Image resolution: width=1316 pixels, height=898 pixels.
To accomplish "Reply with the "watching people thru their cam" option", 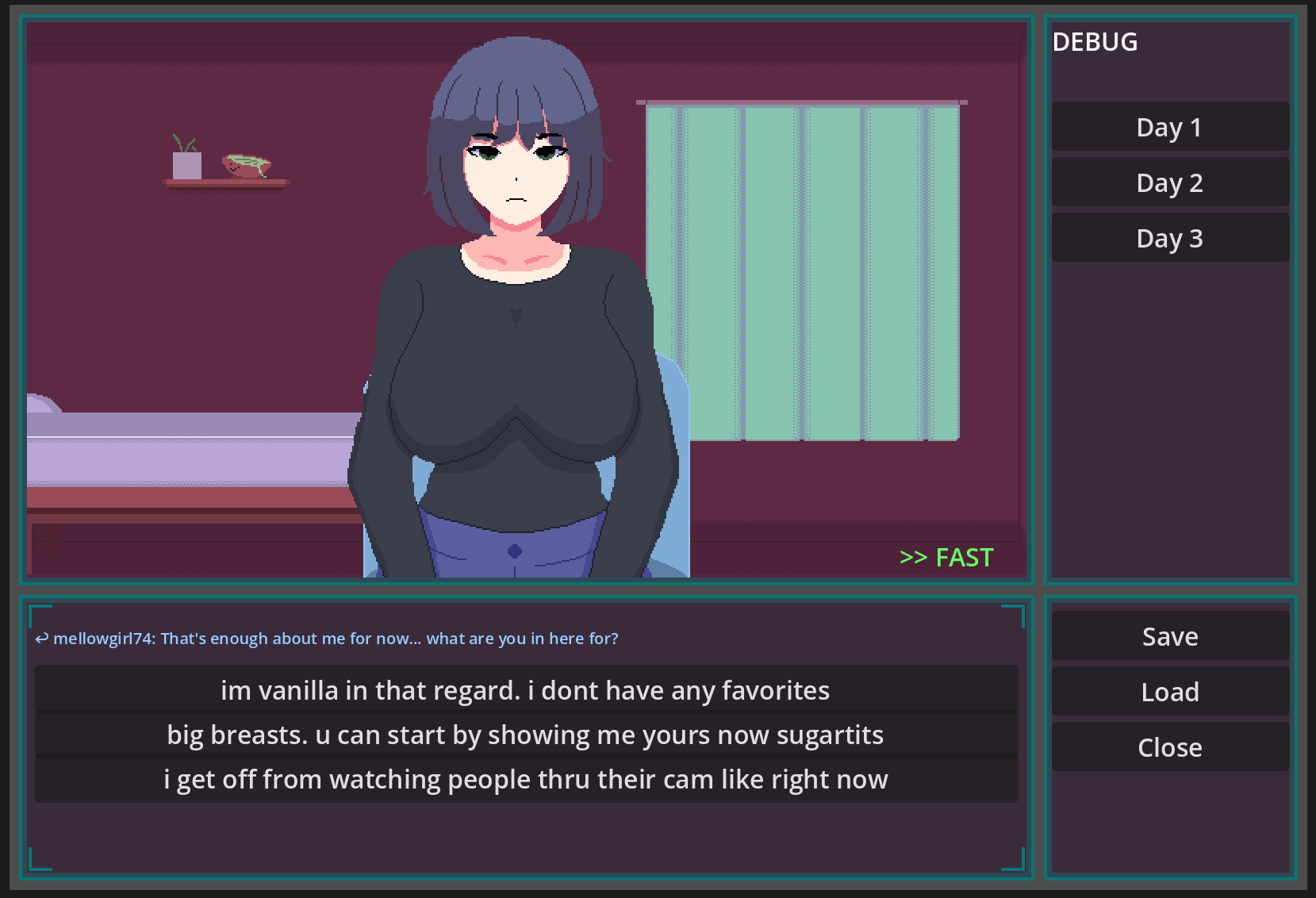I will (525, 779).
